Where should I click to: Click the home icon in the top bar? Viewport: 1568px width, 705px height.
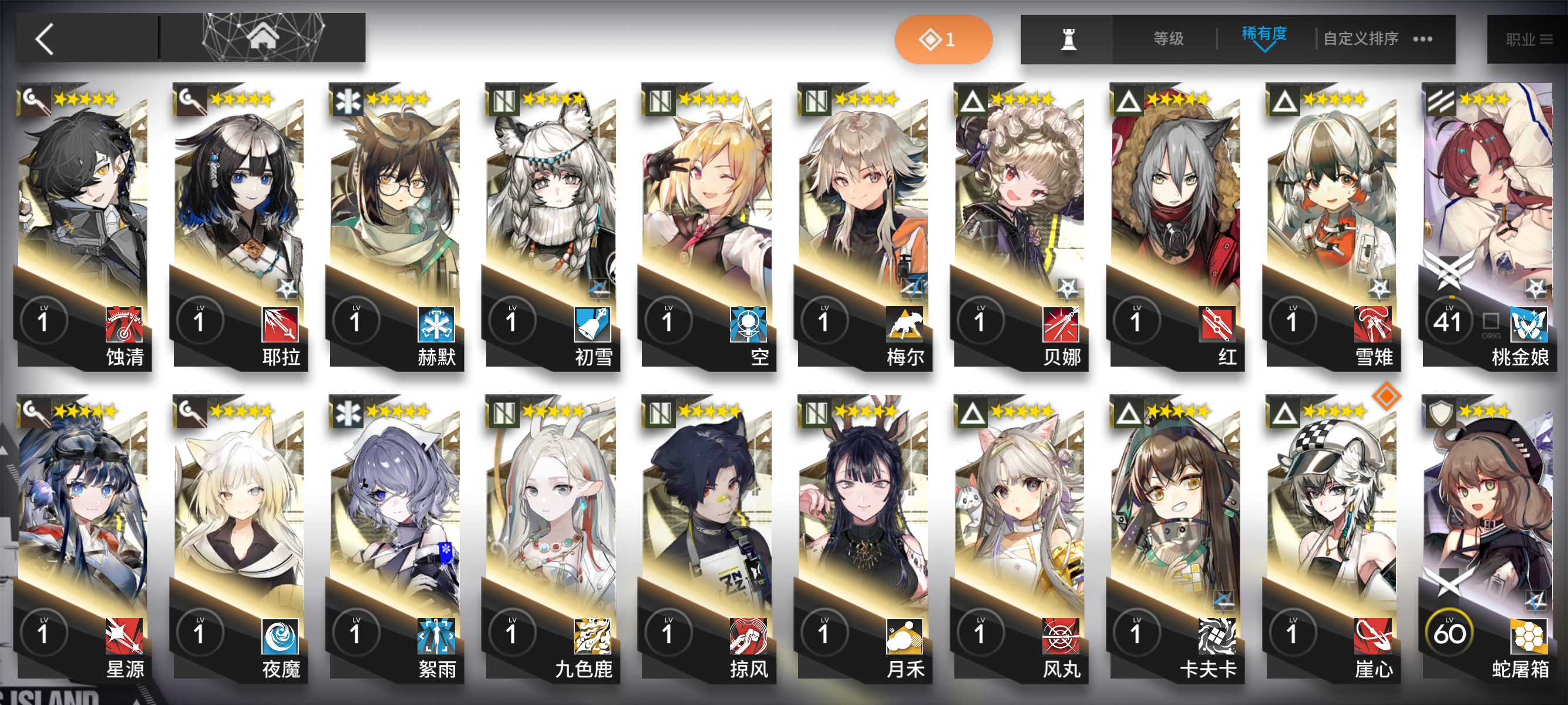tap(262, 38)
